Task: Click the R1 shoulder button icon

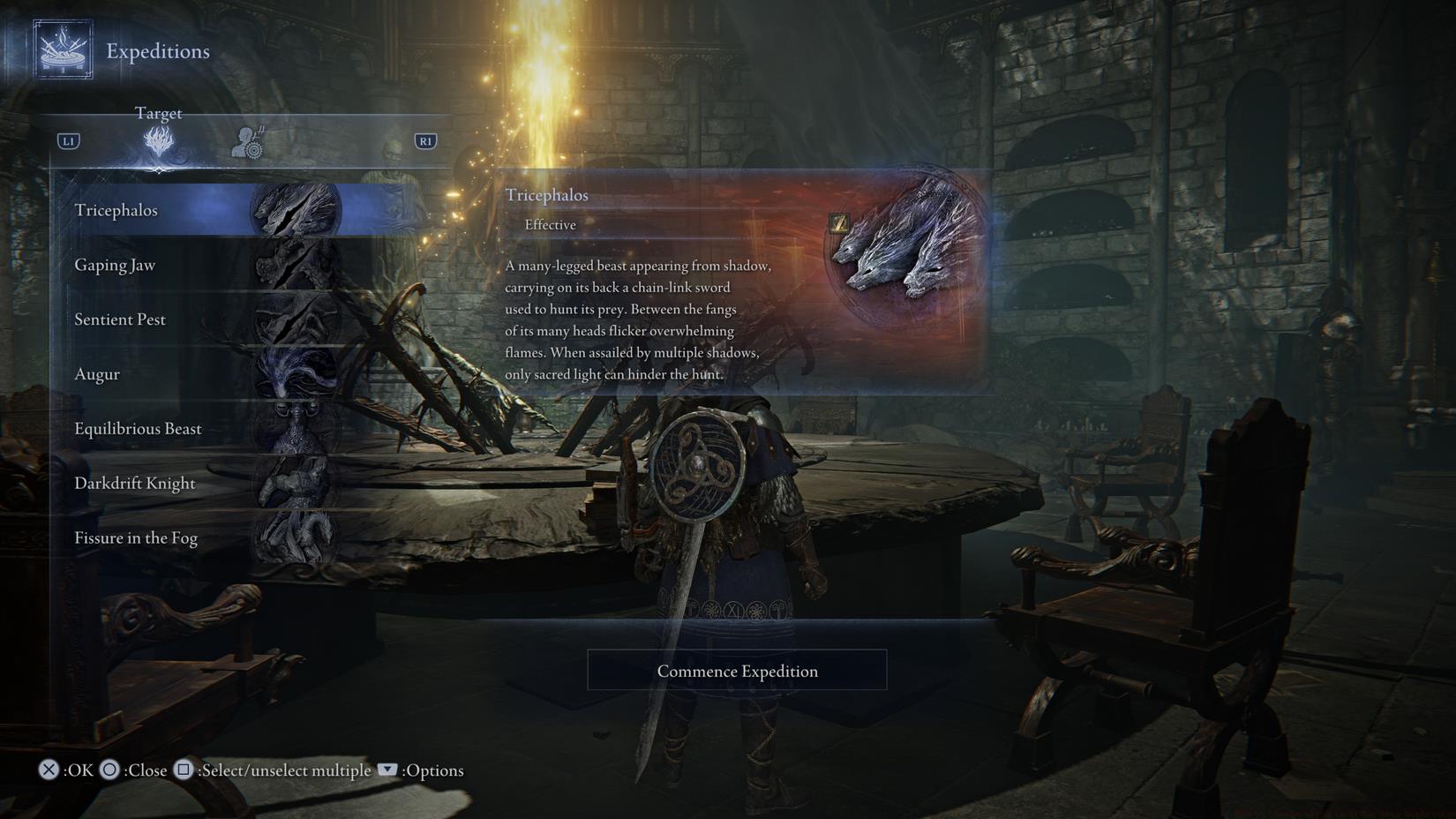Action: [425, 139]
